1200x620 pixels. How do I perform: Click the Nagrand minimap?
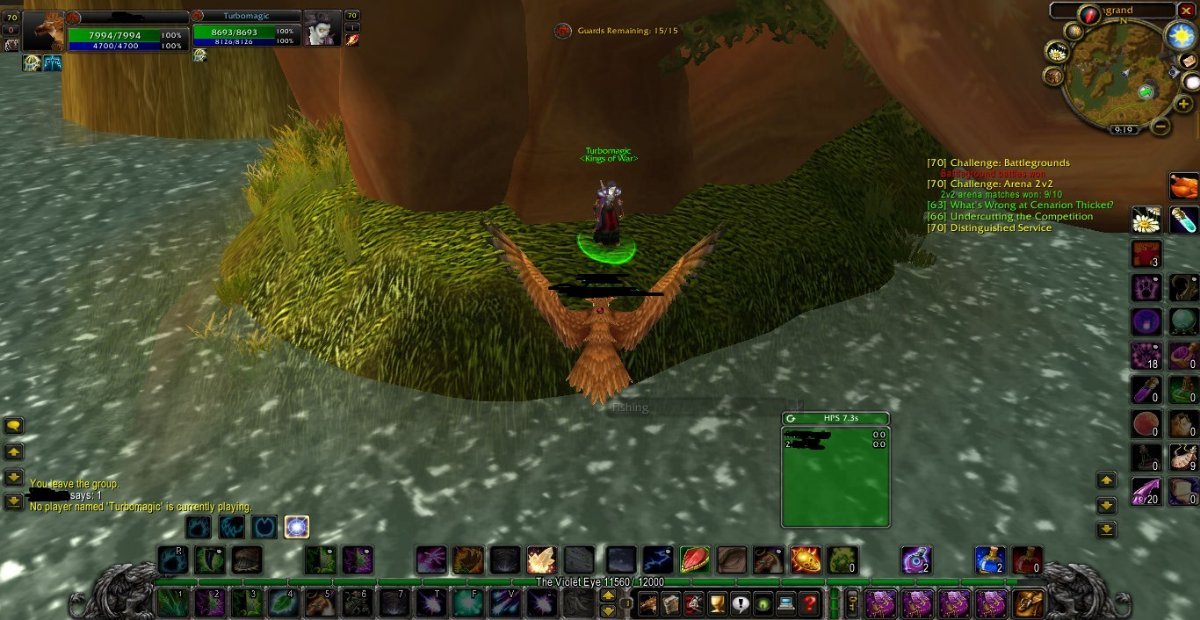(x=1112, y=75)
